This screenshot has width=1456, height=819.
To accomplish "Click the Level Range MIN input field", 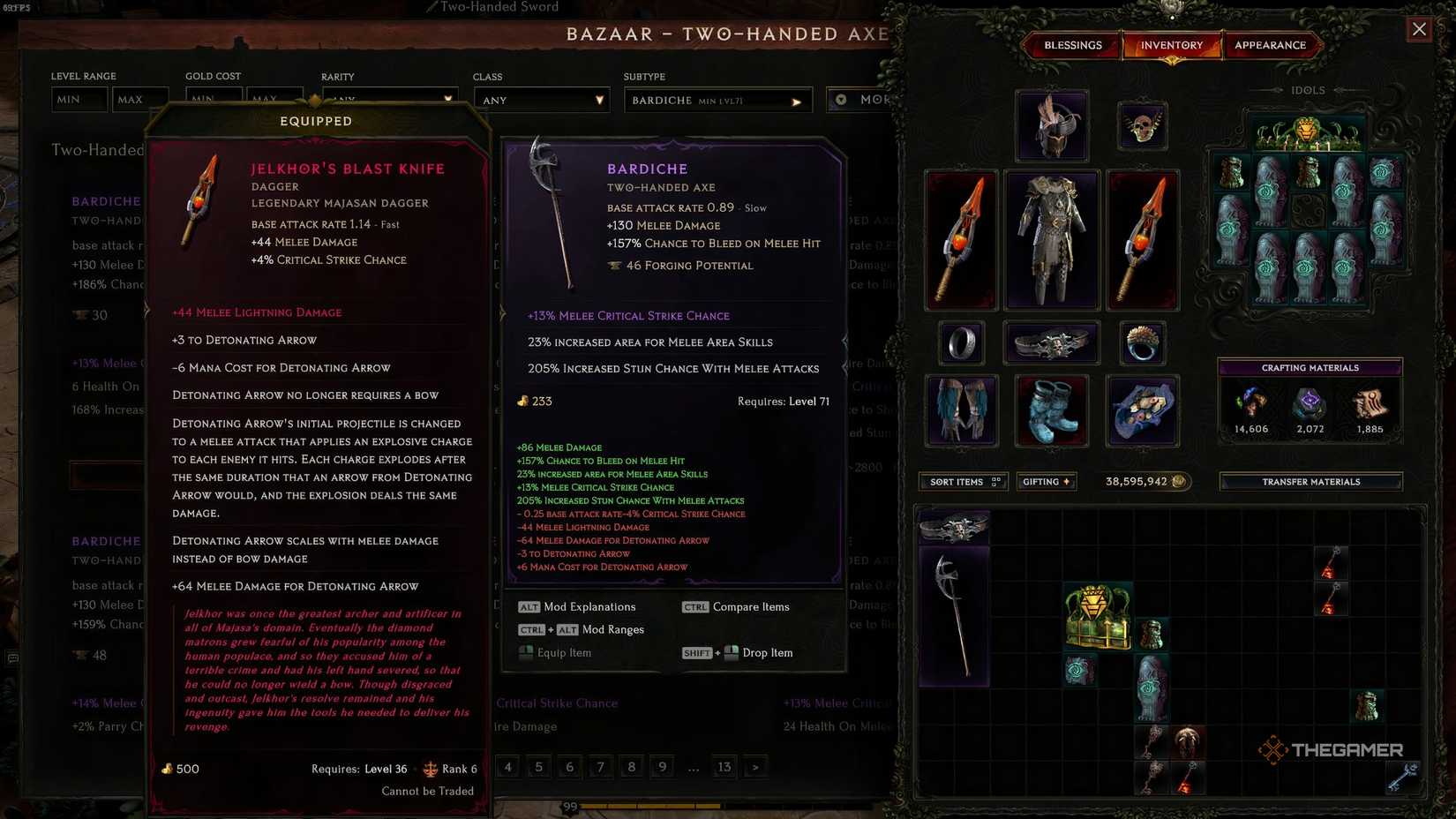I will [x=79, y=99].
